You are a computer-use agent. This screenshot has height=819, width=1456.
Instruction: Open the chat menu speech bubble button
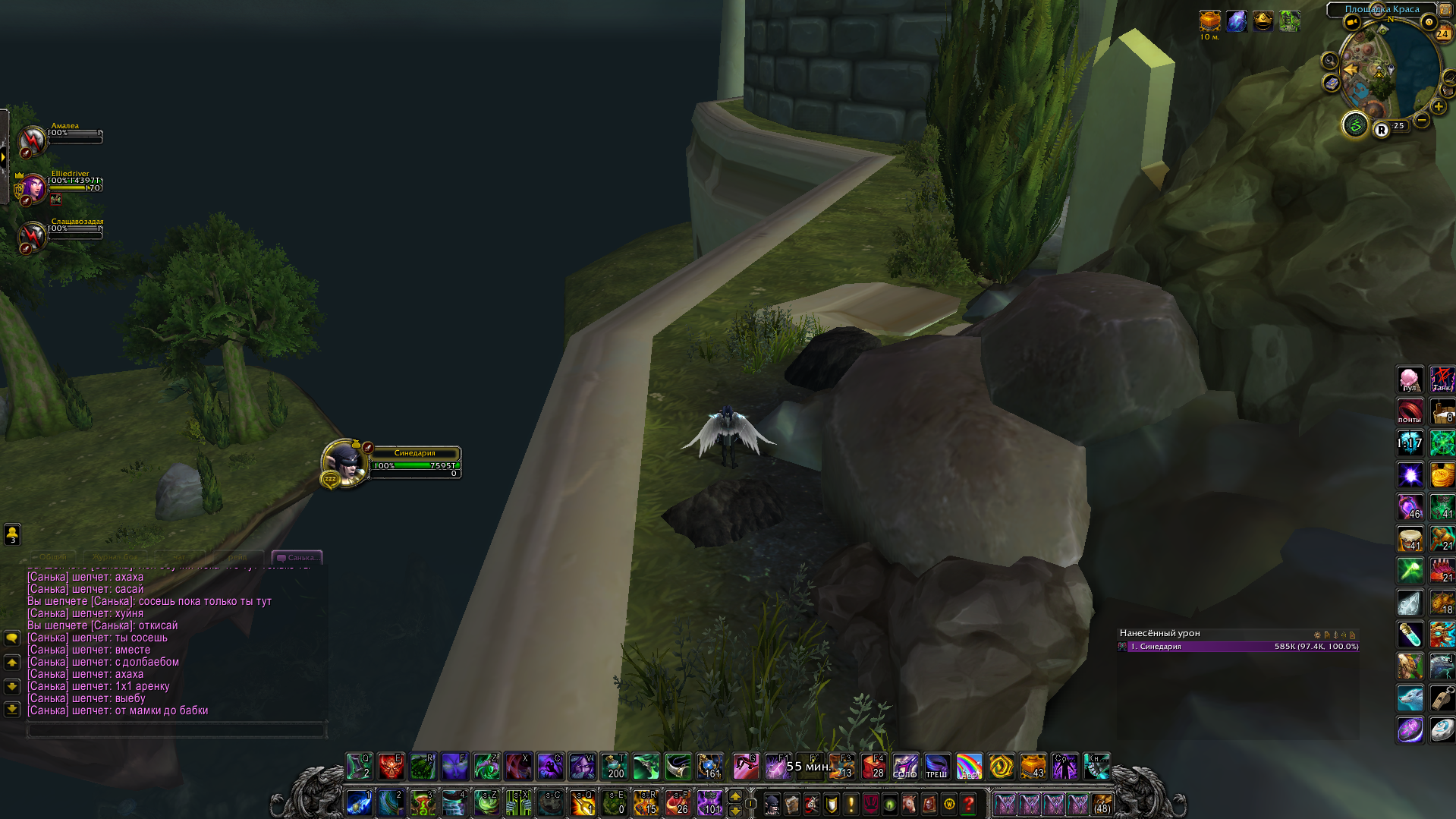pyautogui.click(x=12, y=638)
